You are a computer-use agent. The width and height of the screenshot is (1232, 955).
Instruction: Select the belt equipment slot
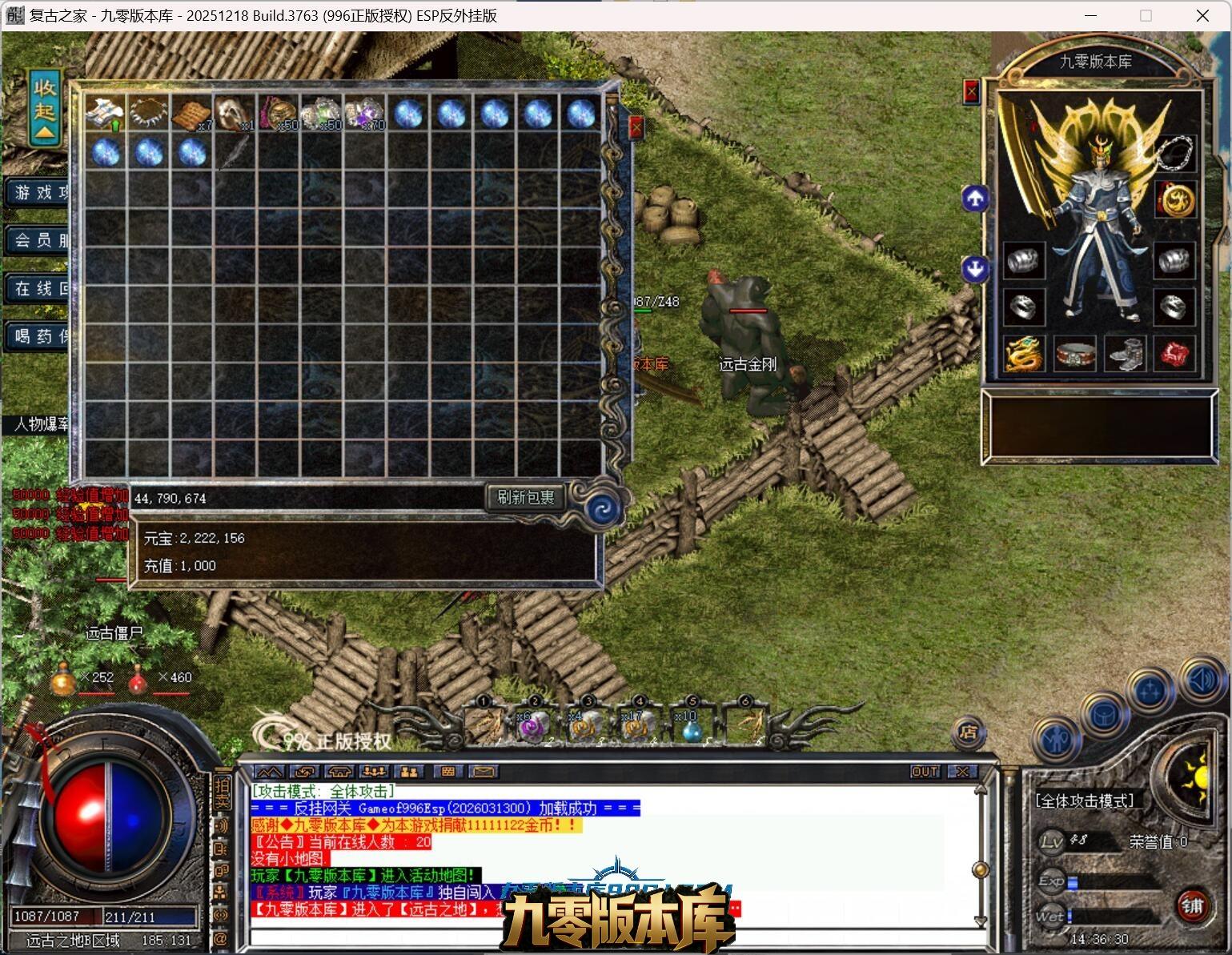click(1074, 353)
